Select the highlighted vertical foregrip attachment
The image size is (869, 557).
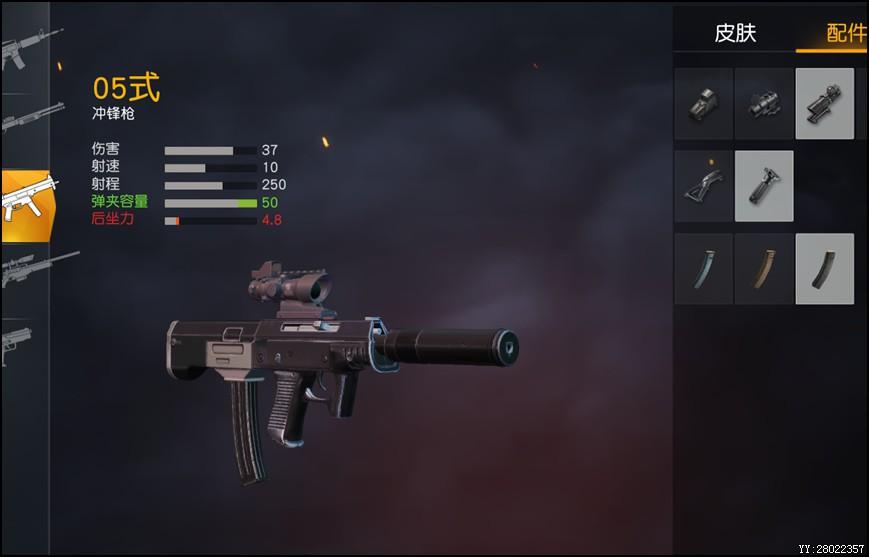[764, 186]
